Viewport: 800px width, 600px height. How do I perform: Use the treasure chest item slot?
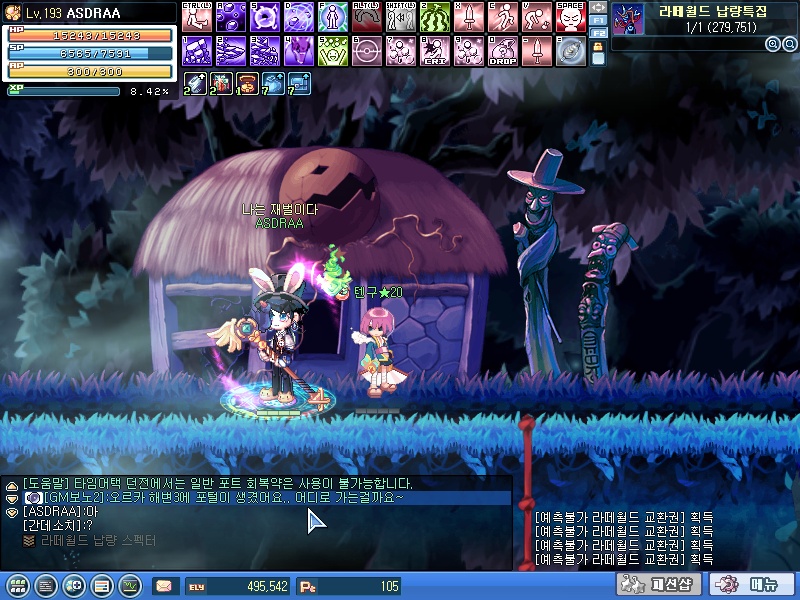(246, 83)
